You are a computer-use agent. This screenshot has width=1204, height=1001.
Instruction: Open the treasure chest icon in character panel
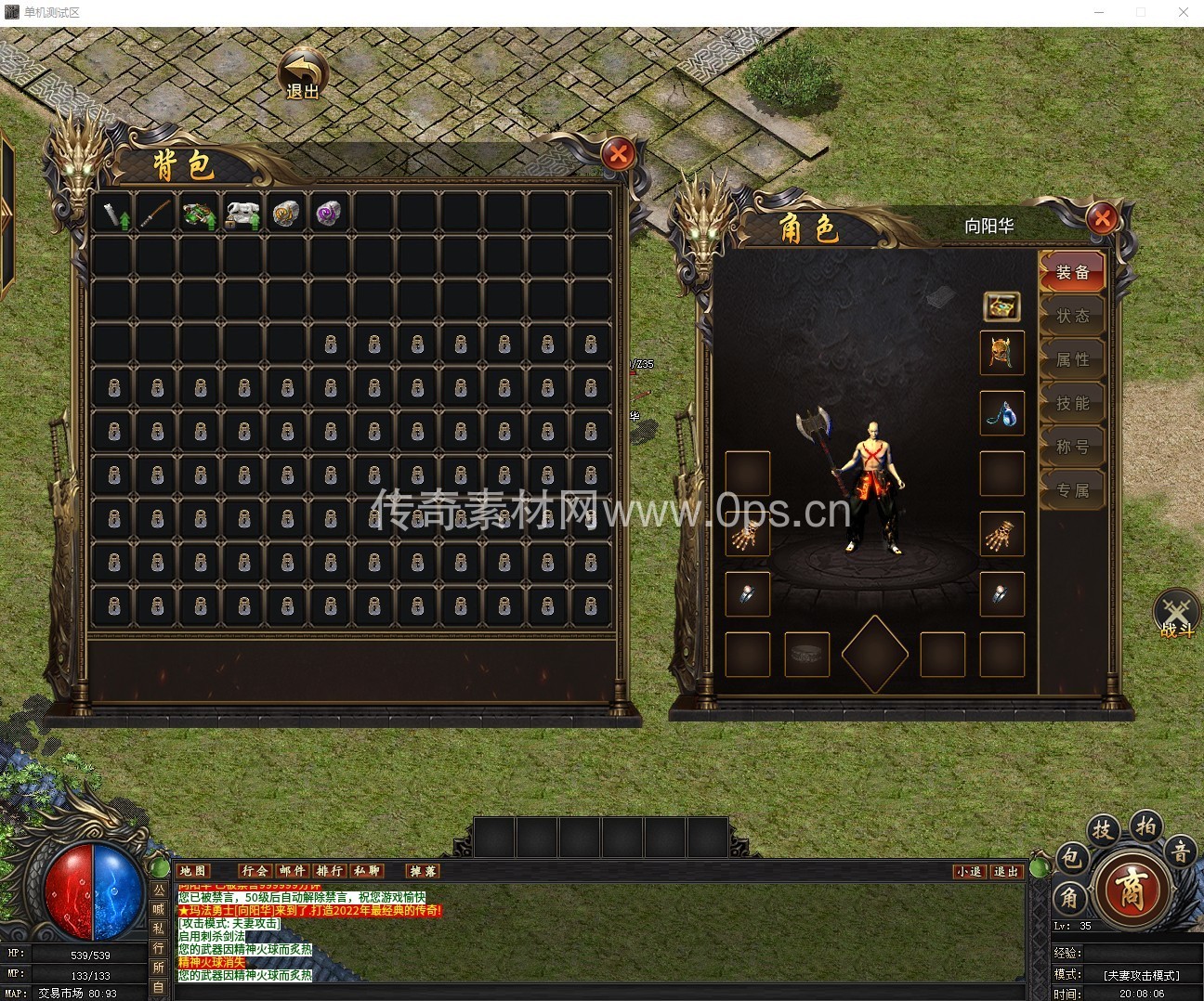coord(1001,305)
